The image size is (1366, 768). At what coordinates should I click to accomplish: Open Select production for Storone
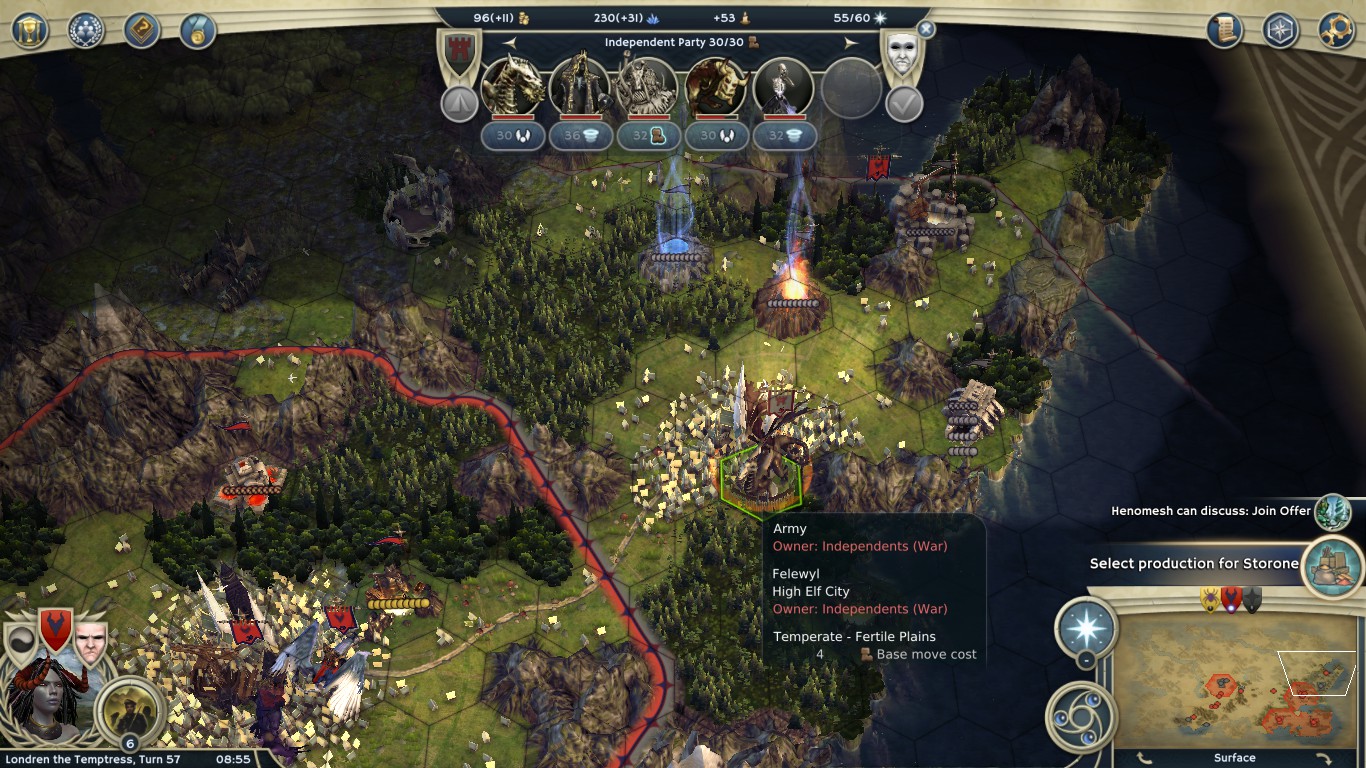(1332, 564)
